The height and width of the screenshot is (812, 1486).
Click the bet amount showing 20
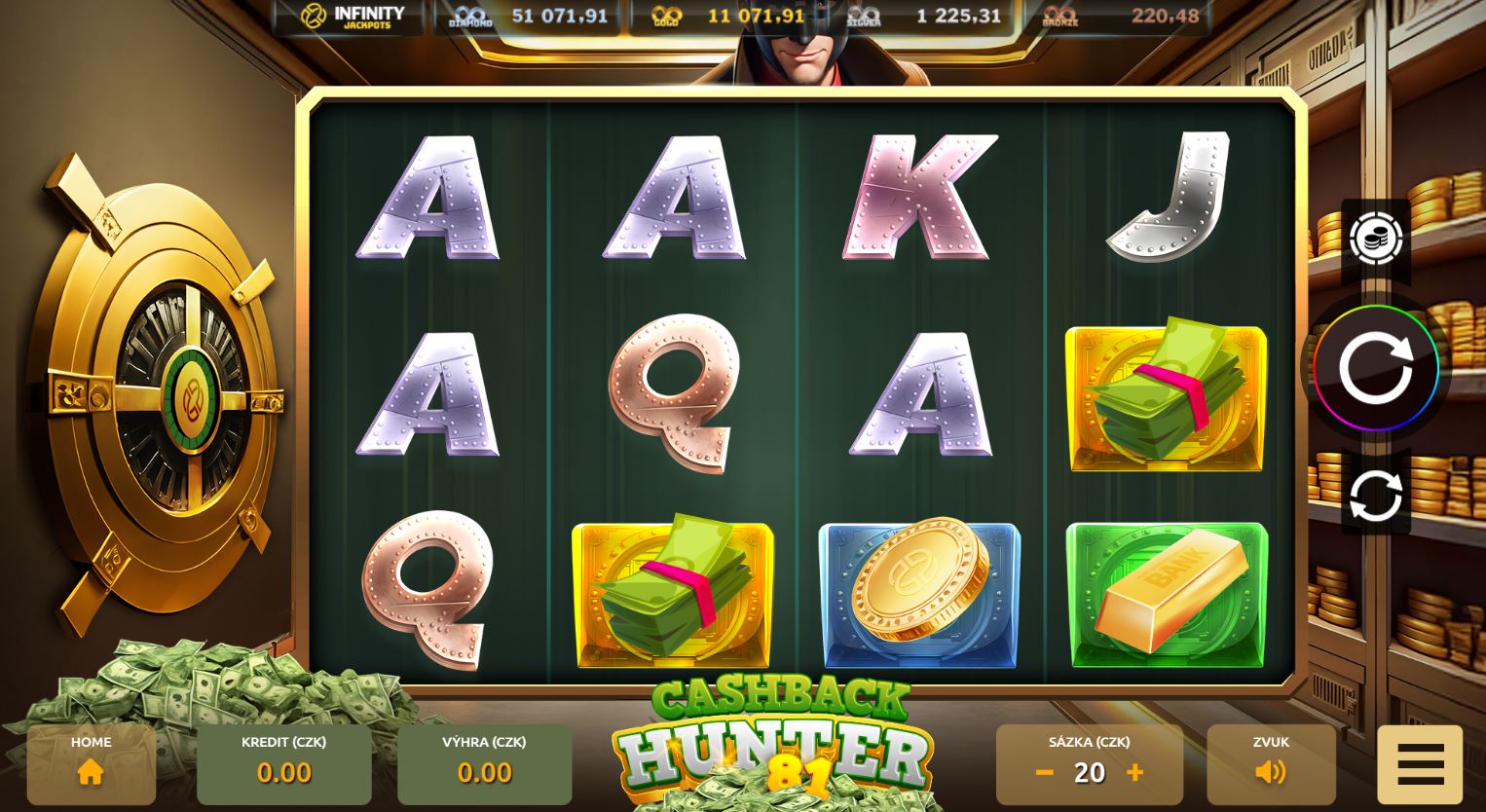click(x=1090, y=772)
